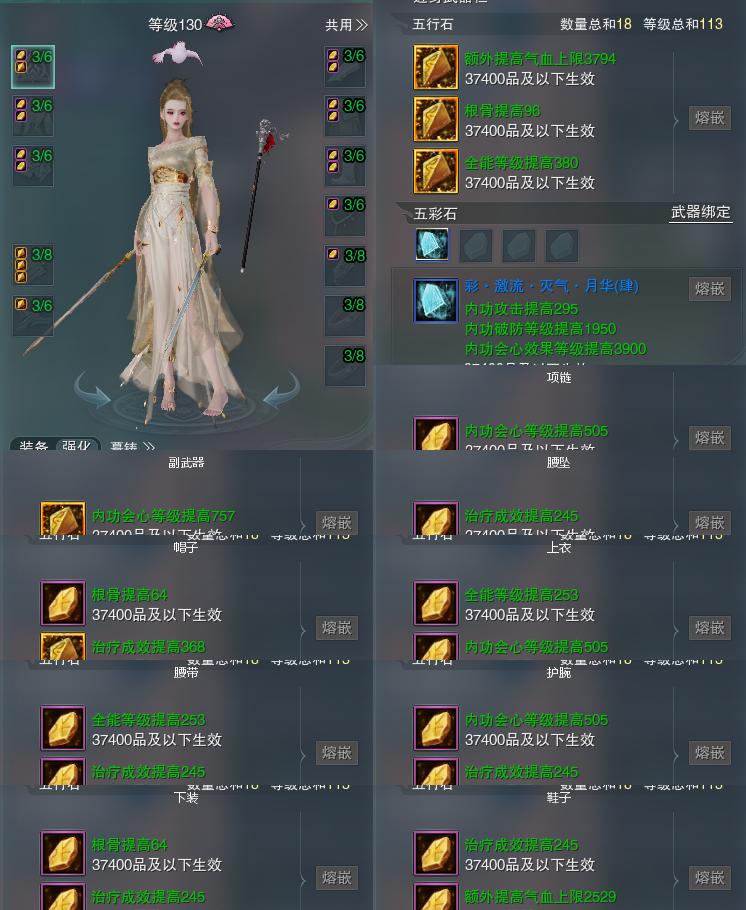Click 熔嵌 in the 鞋子 section
Screen dimensions: 746x910
coord(709,878)
